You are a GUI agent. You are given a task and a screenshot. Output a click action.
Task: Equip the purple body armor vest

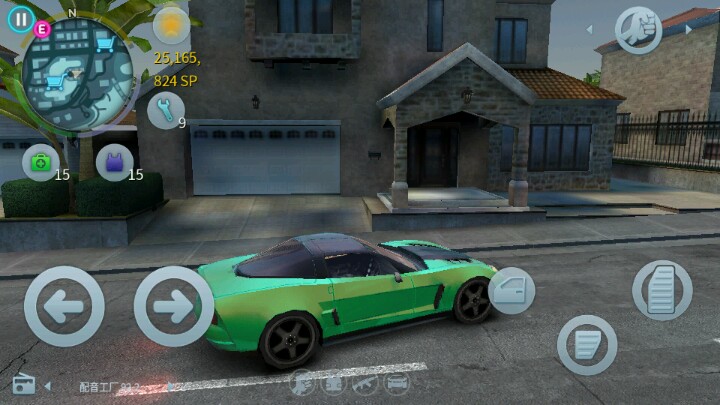pyautogui.click(x=113, y=162)
